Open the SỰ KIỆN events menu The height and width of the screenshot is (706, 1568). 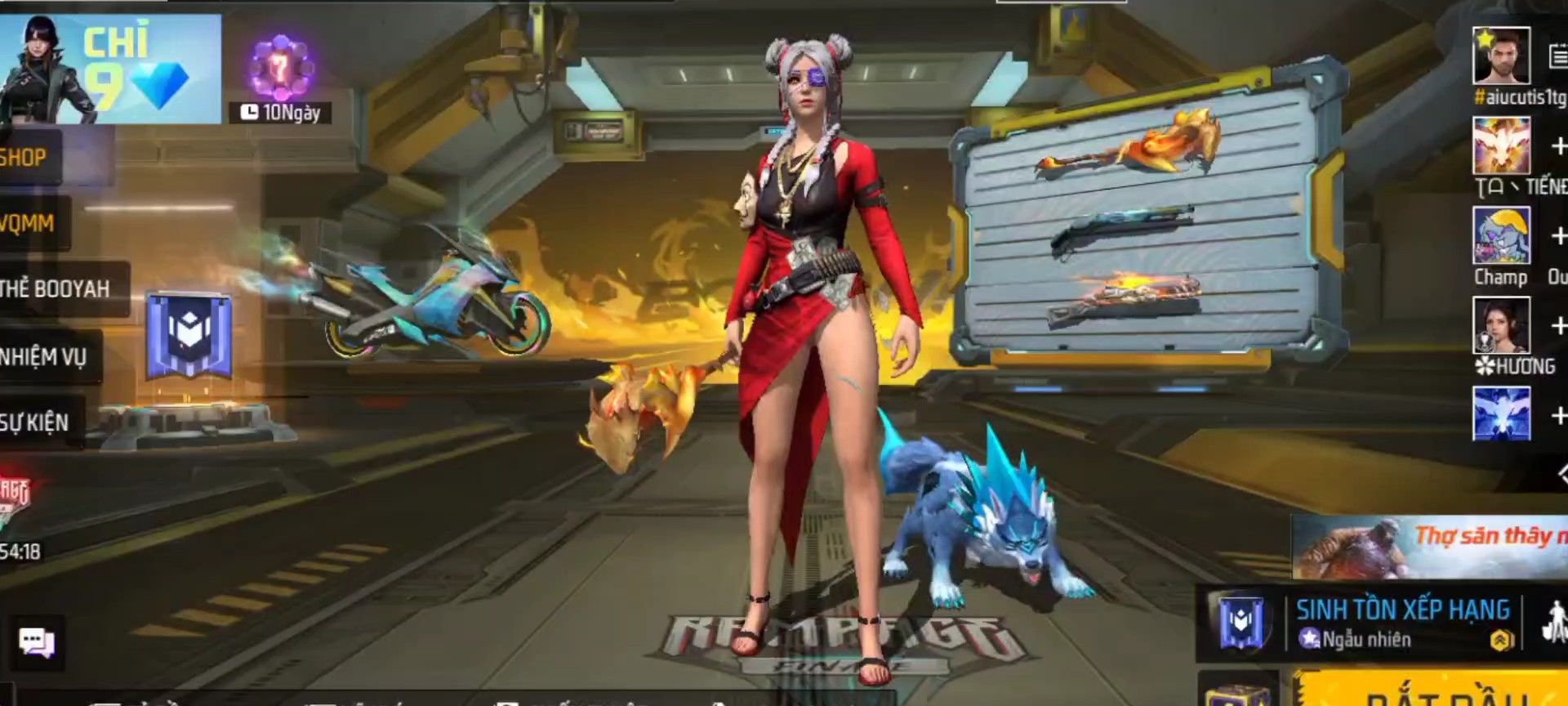point(38,422)
